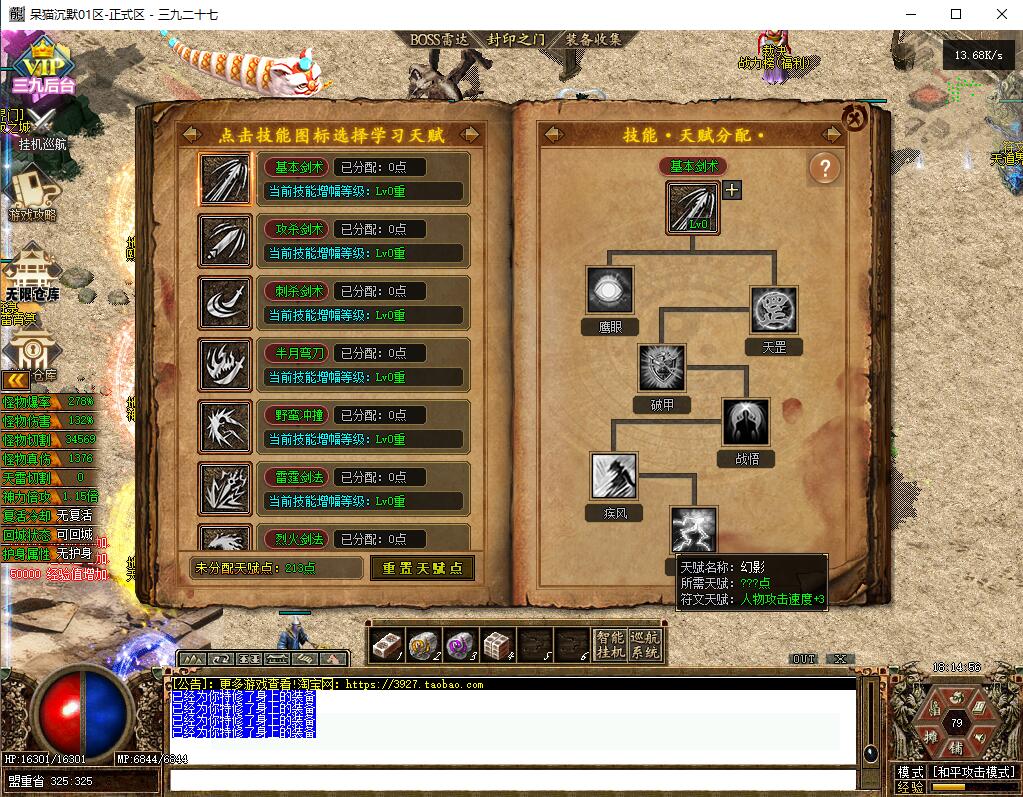The image size is (1023, 797).
Task: Open the question mark help button
Action: point(824,168)
